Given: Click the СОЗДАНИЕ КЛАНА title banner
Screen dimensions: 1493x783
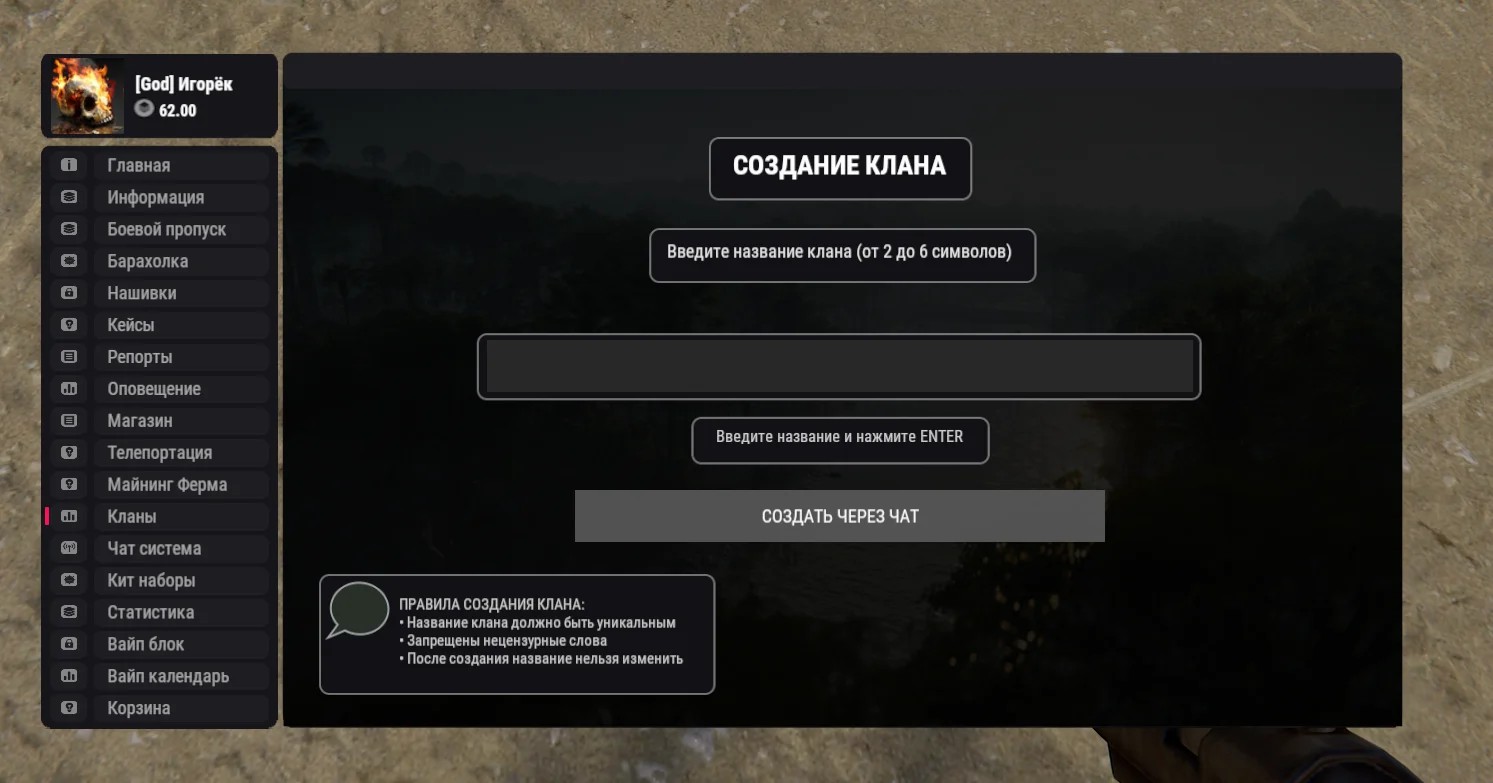Looking at the screenshot, I should click(x=840, y=168).
